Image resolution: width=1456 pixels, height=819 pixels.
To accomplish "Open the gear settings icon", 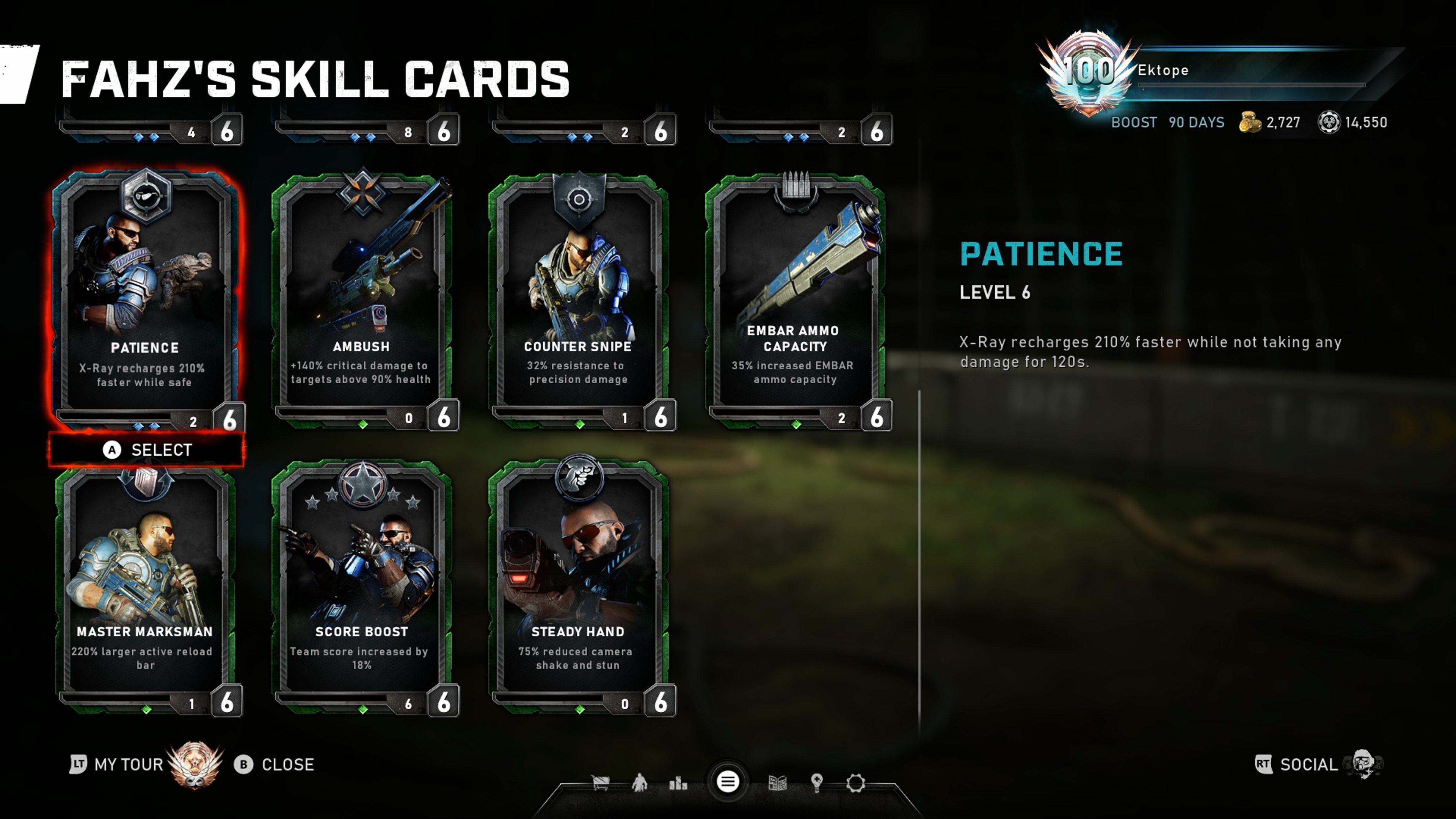I will (855, 783).
